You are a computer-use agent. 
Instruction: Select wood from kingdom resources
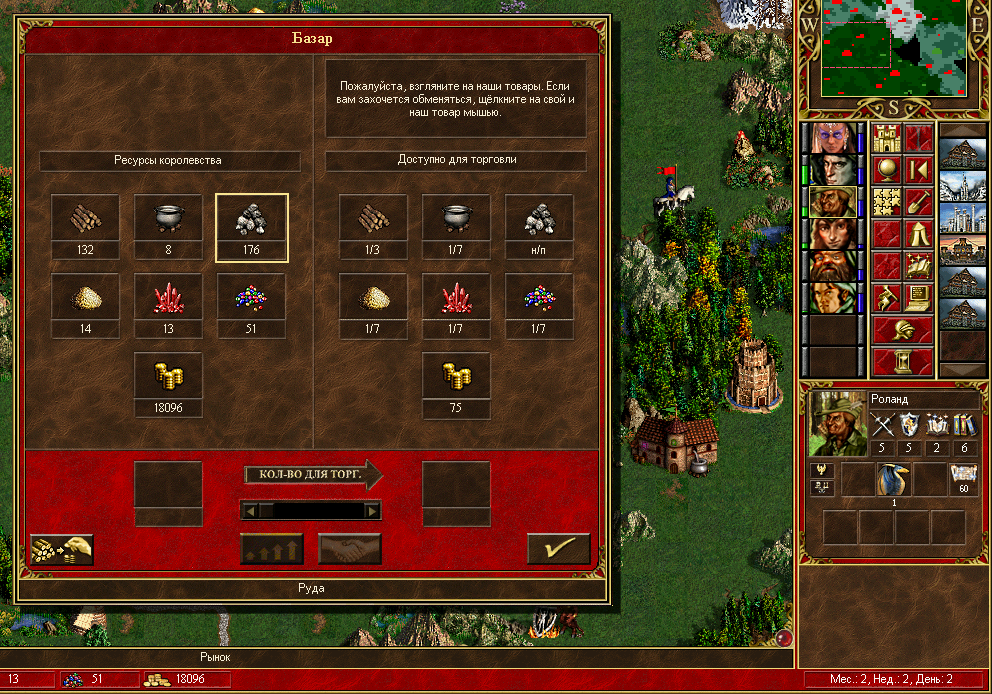coord(85,218)
